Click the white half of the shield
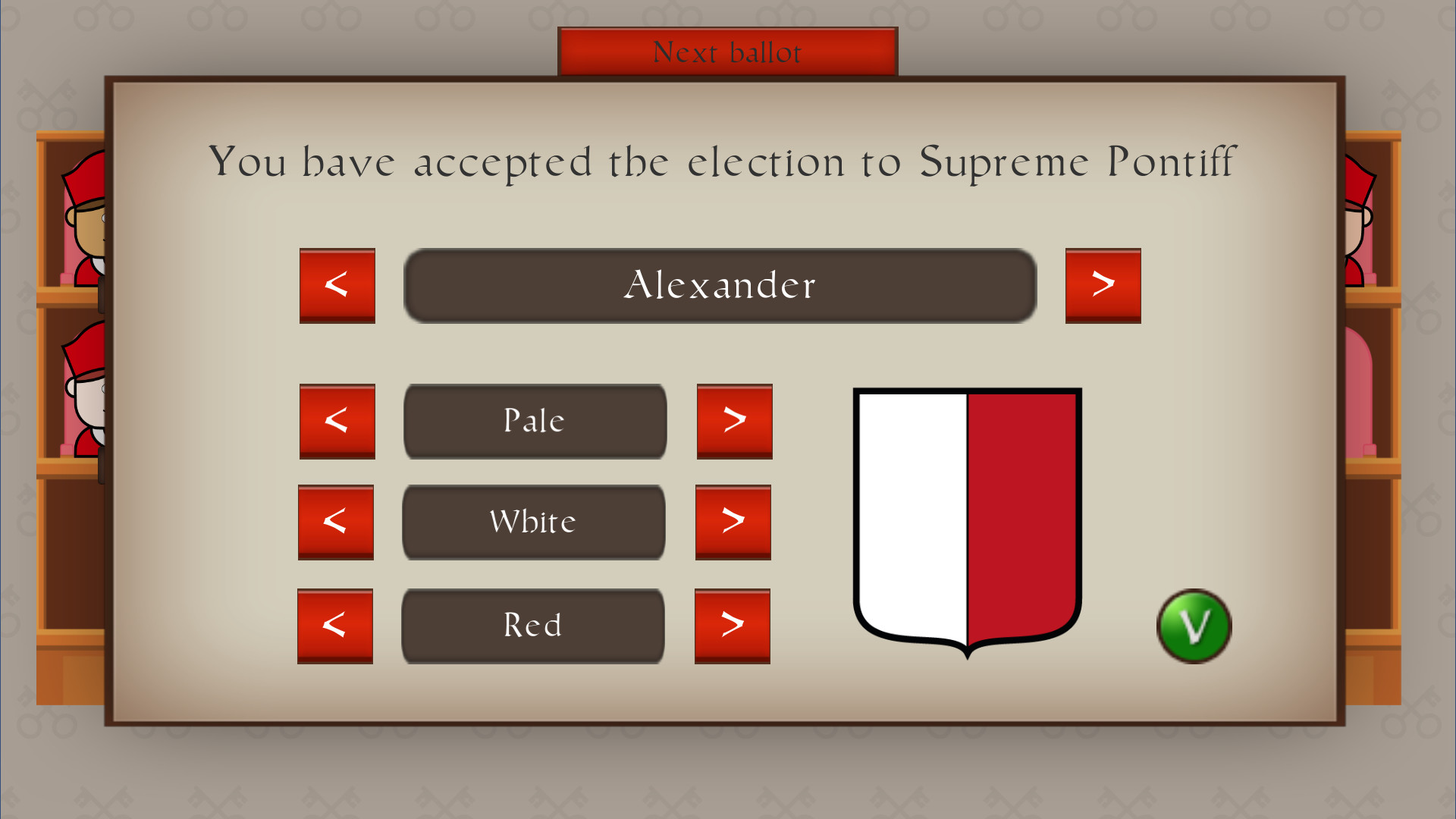The width and height of the screenshot is (1456, 819). click(x=910, y=516)
